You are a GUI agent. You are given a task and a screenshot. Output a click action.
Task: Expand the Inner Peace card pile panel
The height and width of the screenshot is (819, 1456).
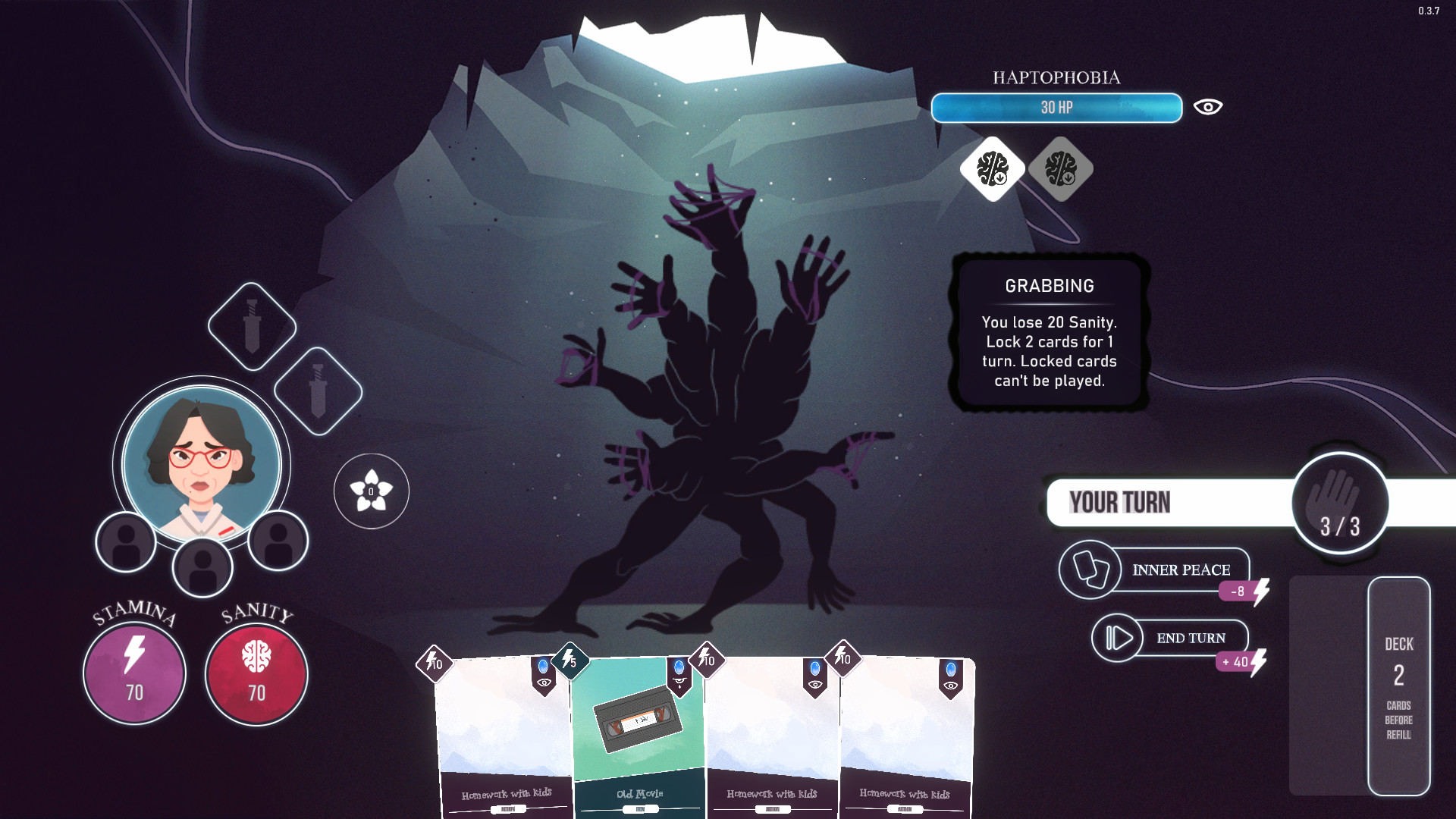click(1090, 570)
